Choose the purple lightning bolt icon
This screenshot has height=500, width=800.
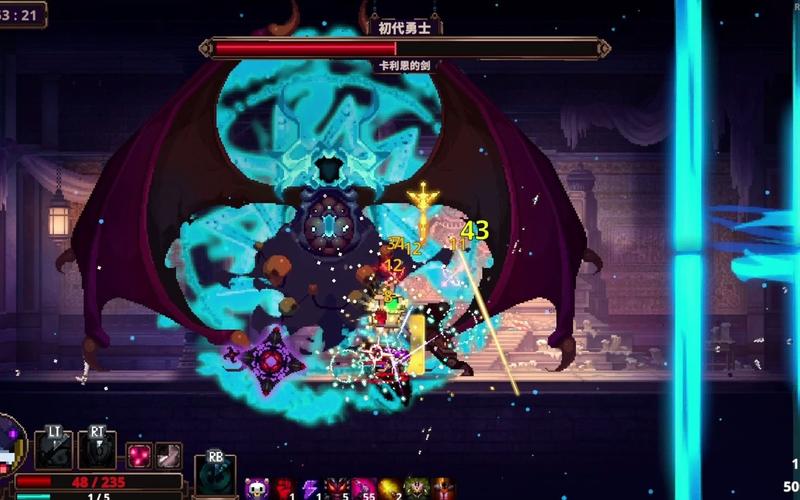[309, 489]
